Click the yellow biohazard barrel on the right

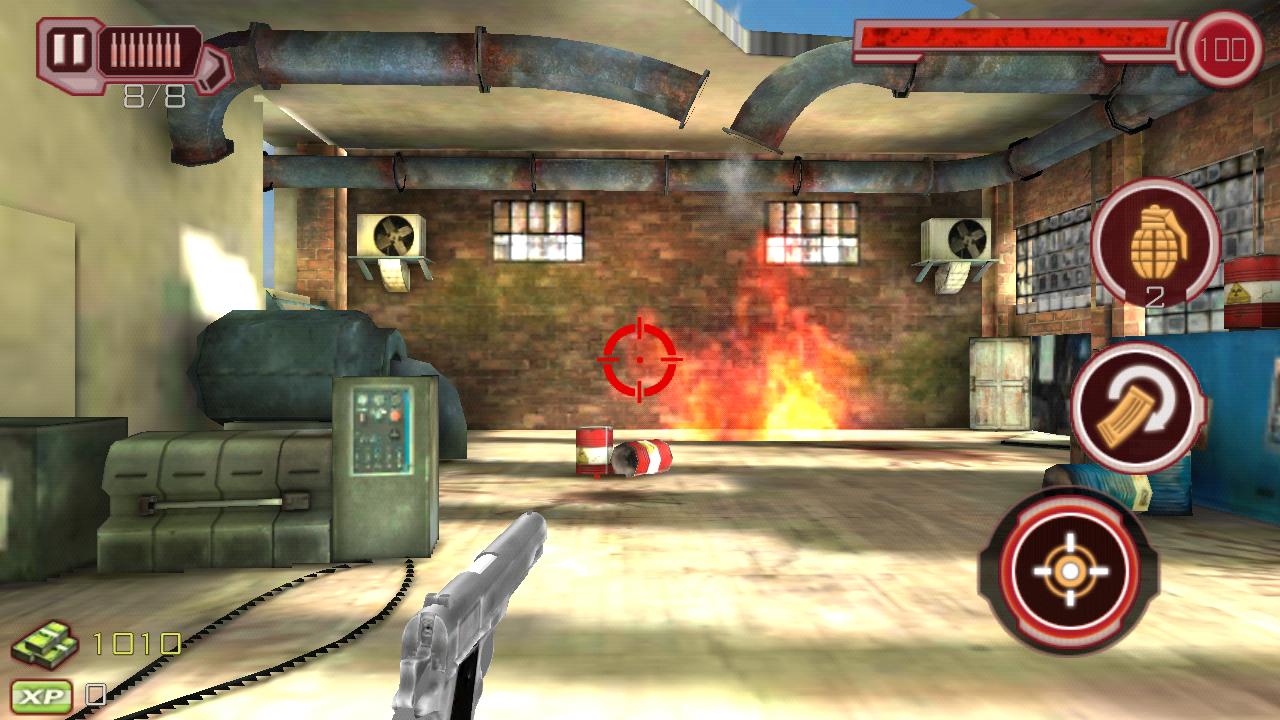1247,295
